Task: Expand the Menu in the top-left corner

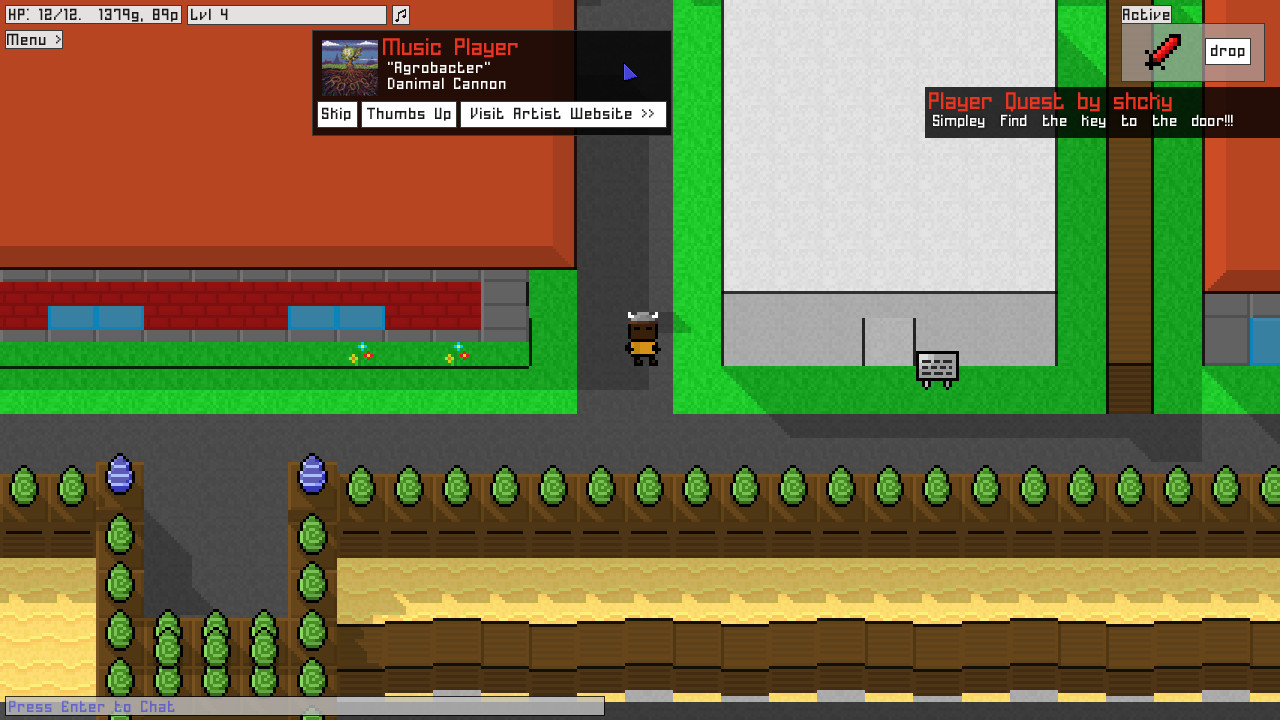Action: [33, 39]
